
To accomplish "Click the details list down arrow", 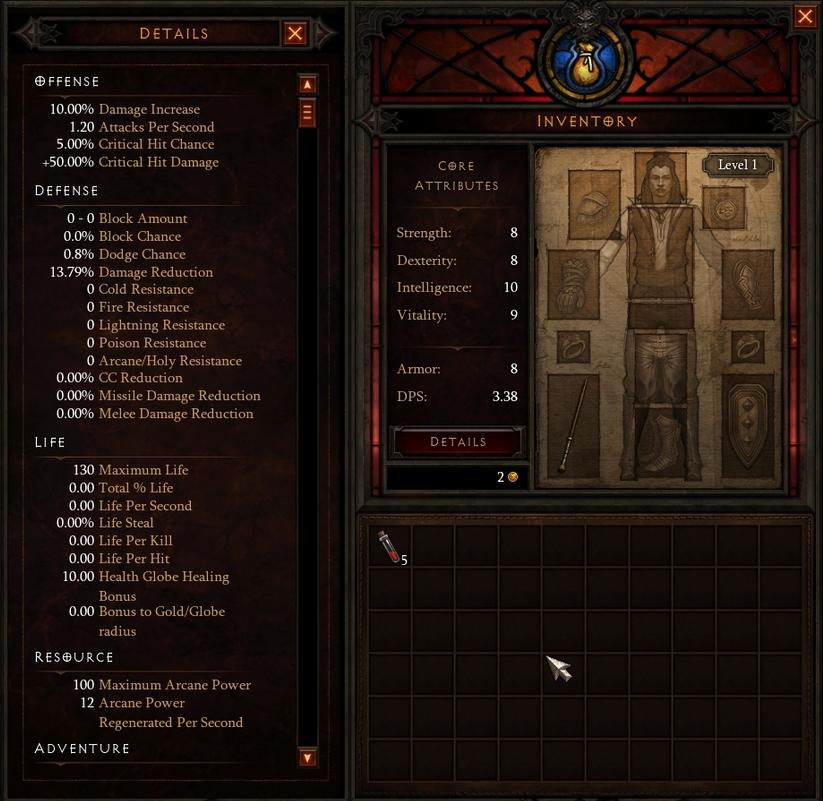I will (307, 757).
